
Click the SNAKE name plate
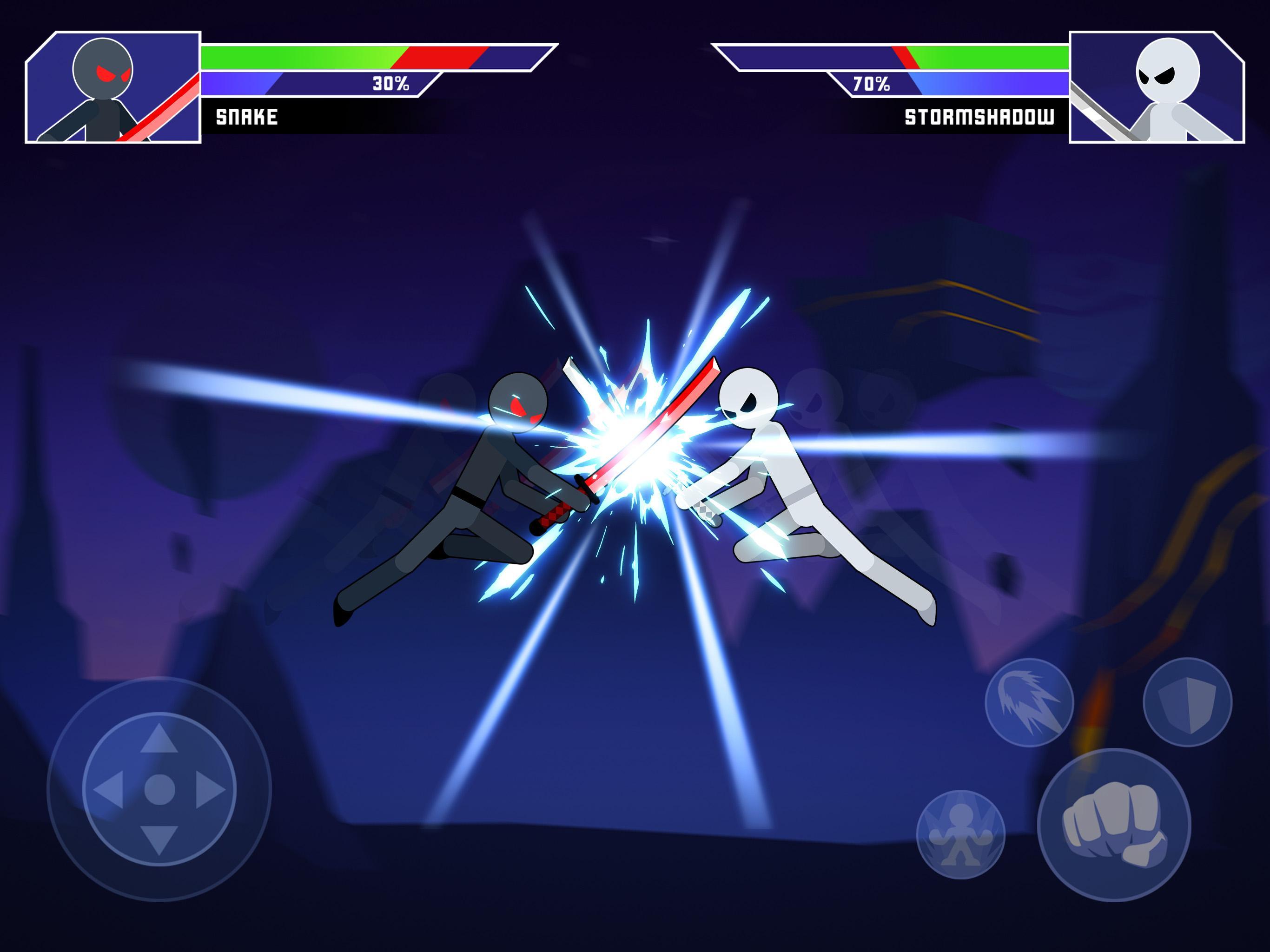pos(247,115)
